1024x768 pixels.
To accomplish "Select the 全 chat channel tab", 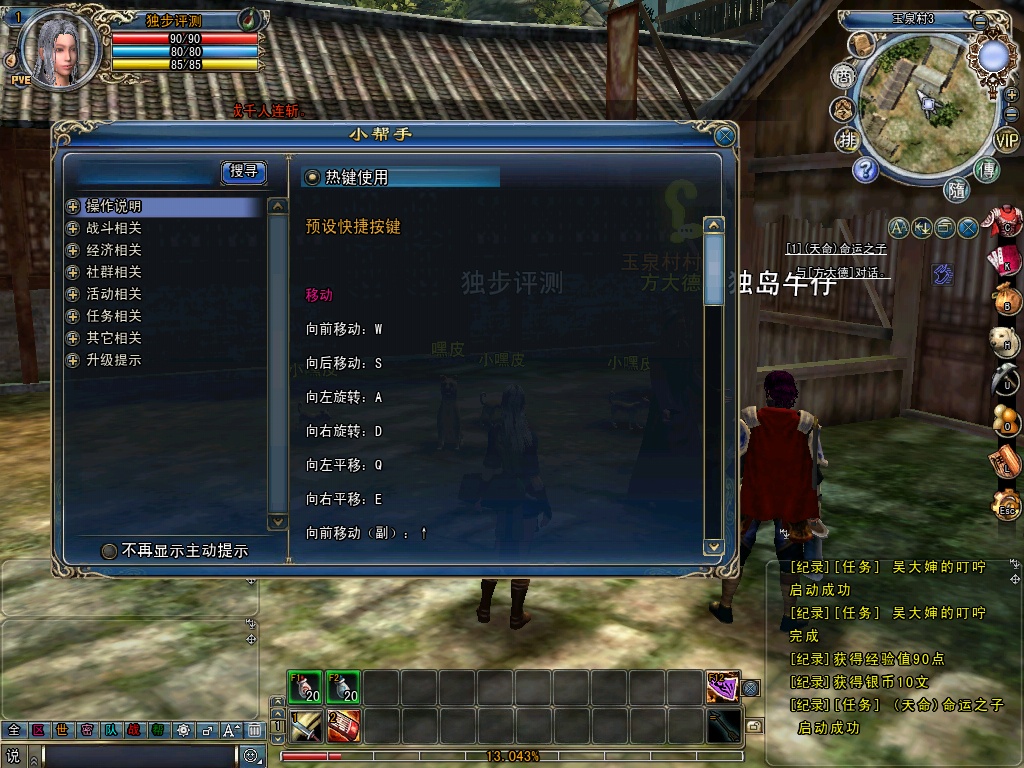I will click(13, 730).
